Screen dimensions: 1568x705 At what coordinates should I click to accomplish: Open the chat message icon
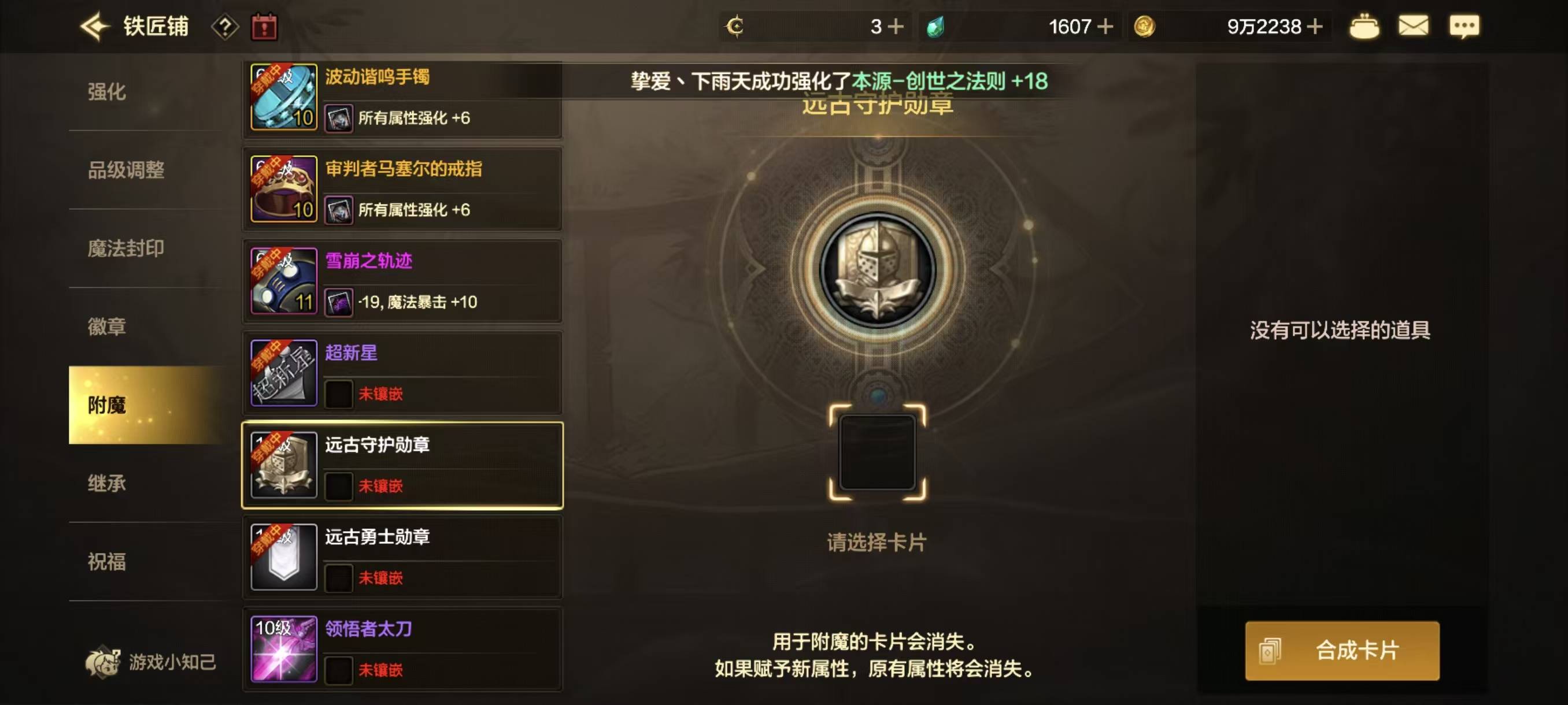1466,25
